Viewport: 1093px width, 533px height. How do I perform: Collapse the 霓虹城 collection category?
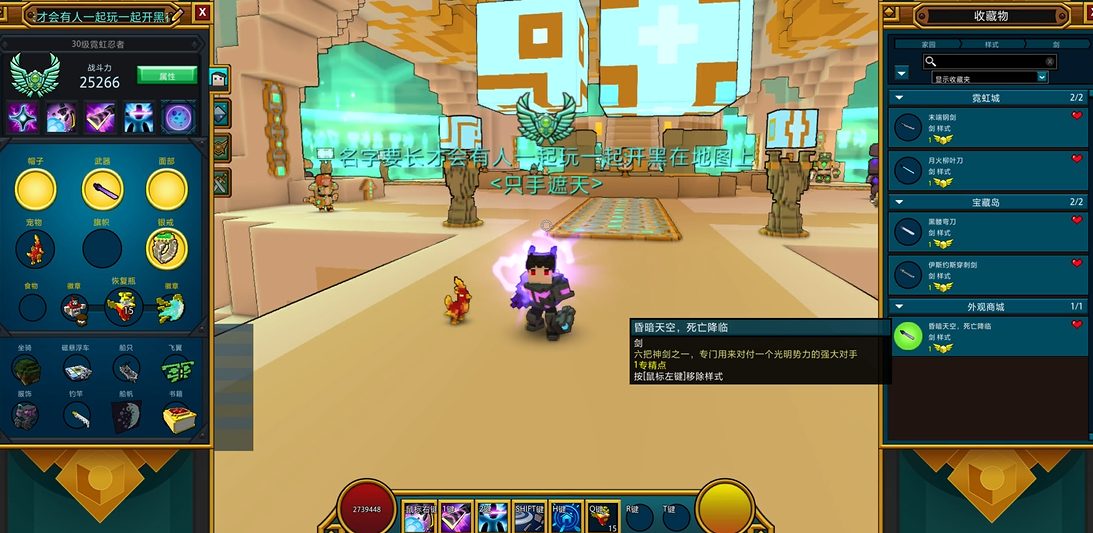coord(899,98)
